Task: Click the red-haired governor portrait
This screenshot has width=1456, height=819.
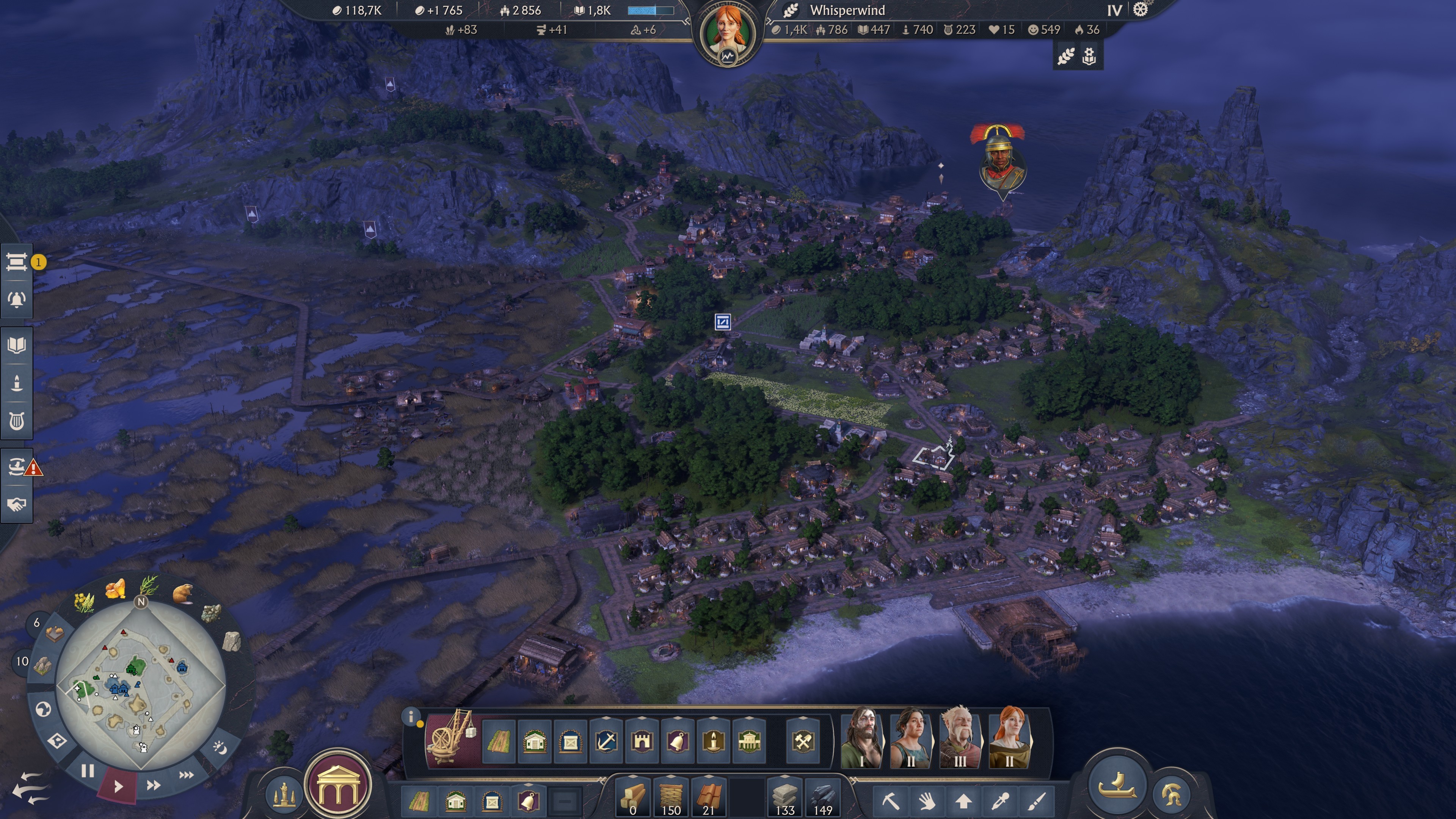Action: click(728, 31)
